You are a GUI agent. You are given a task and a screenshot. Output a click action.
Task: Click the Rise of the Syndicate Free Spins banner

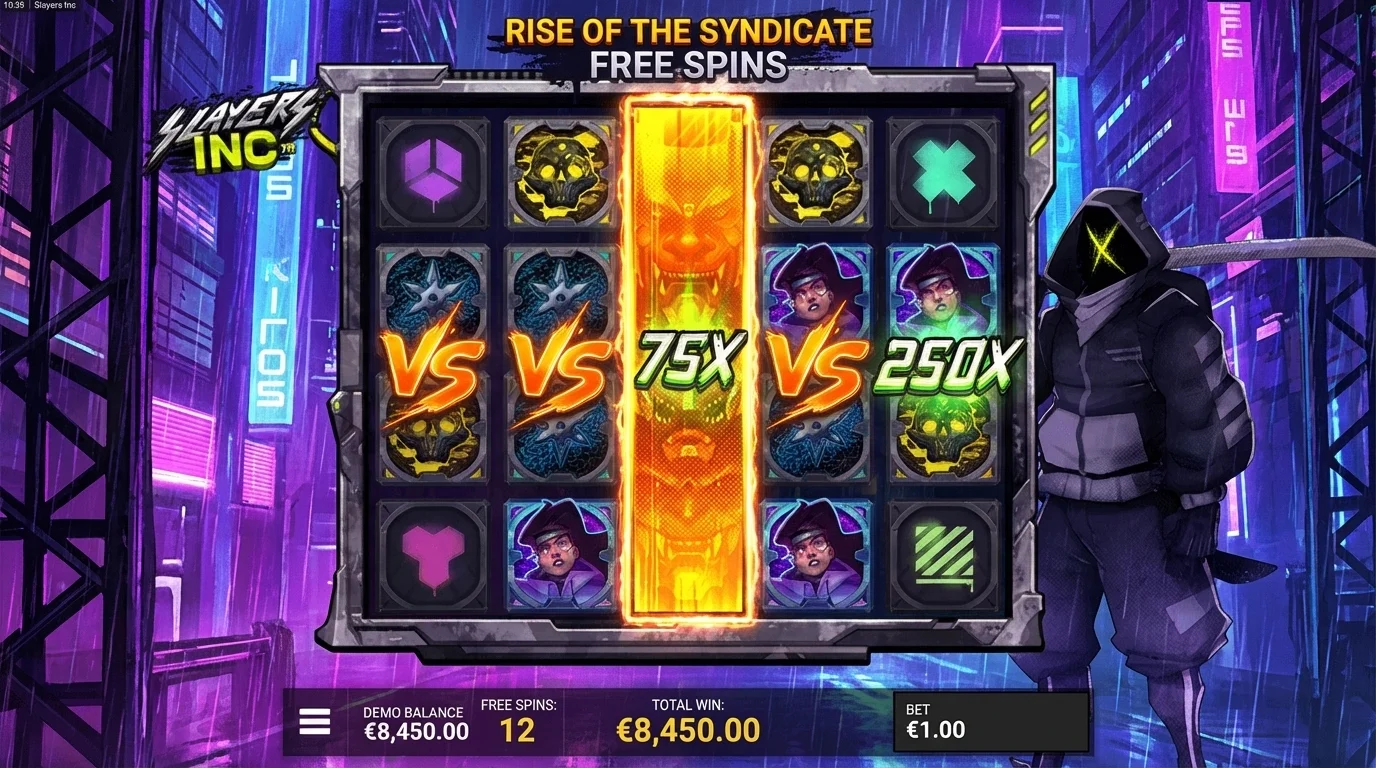point(688,45)
